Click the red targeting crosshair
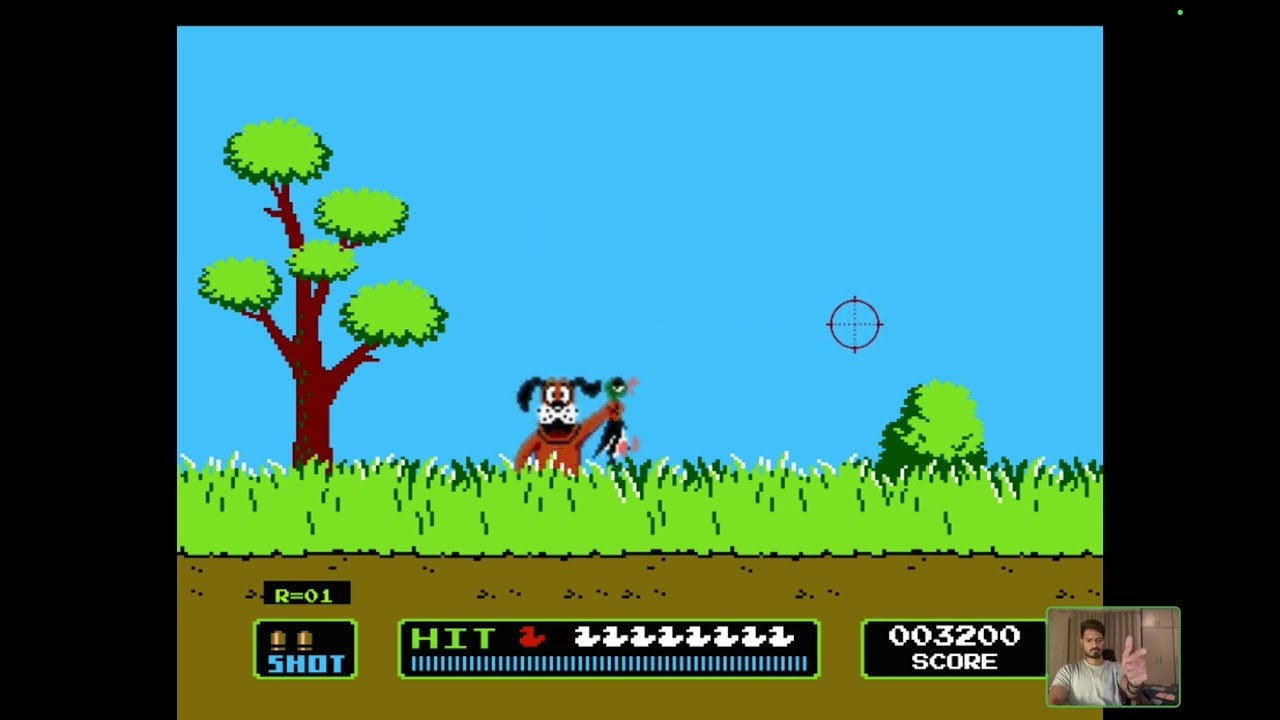 point(855,324)
